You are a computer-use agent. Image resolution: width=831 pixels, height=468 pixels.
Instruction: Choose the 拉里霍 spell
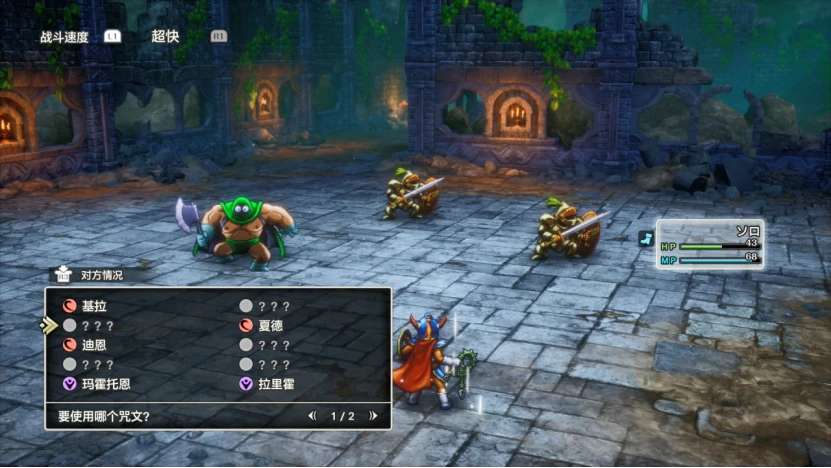tap(277, 383)
